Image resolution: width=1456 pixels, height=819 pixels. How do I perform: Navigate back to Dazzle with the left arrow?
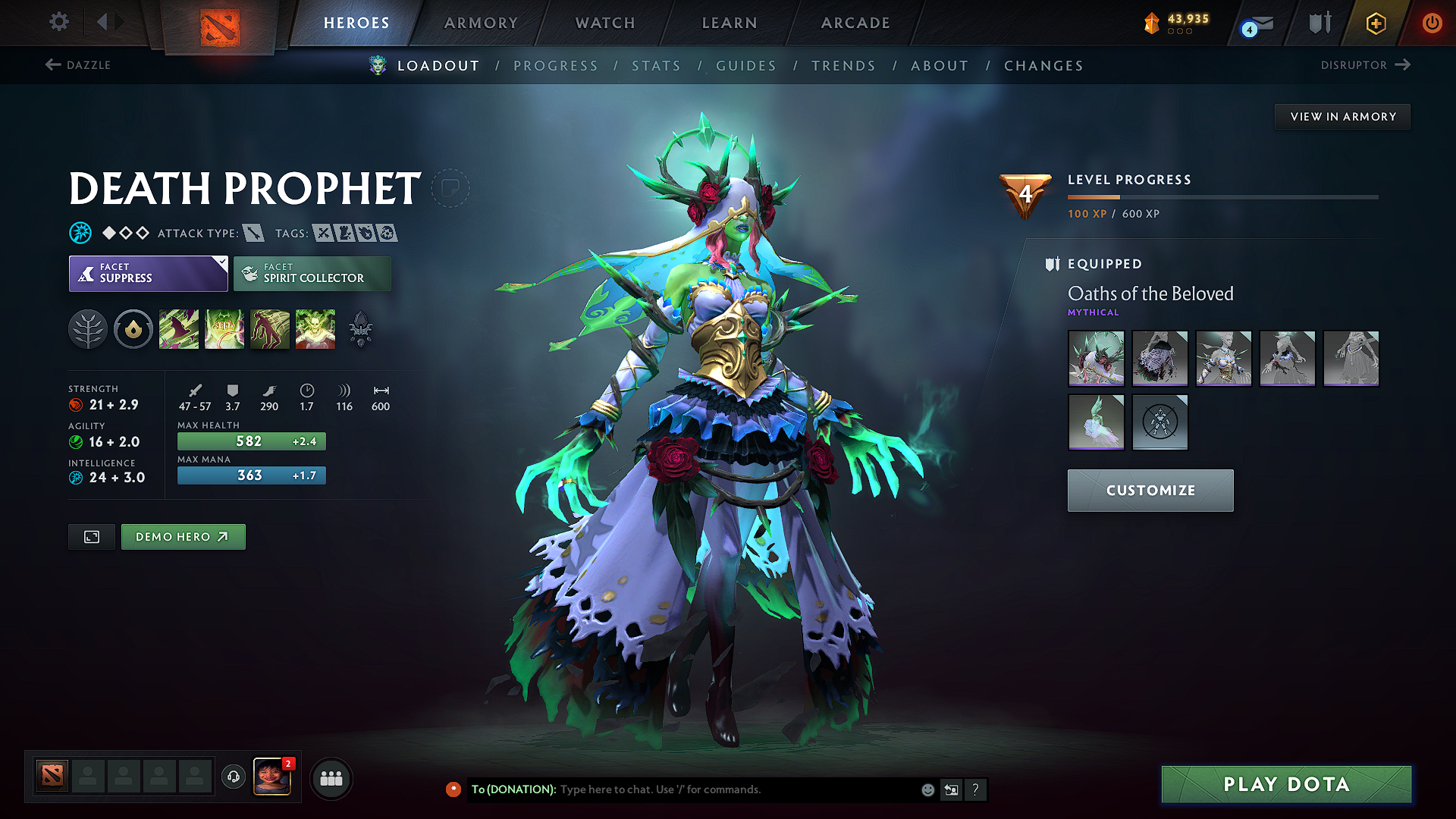[x=51, y=65]
